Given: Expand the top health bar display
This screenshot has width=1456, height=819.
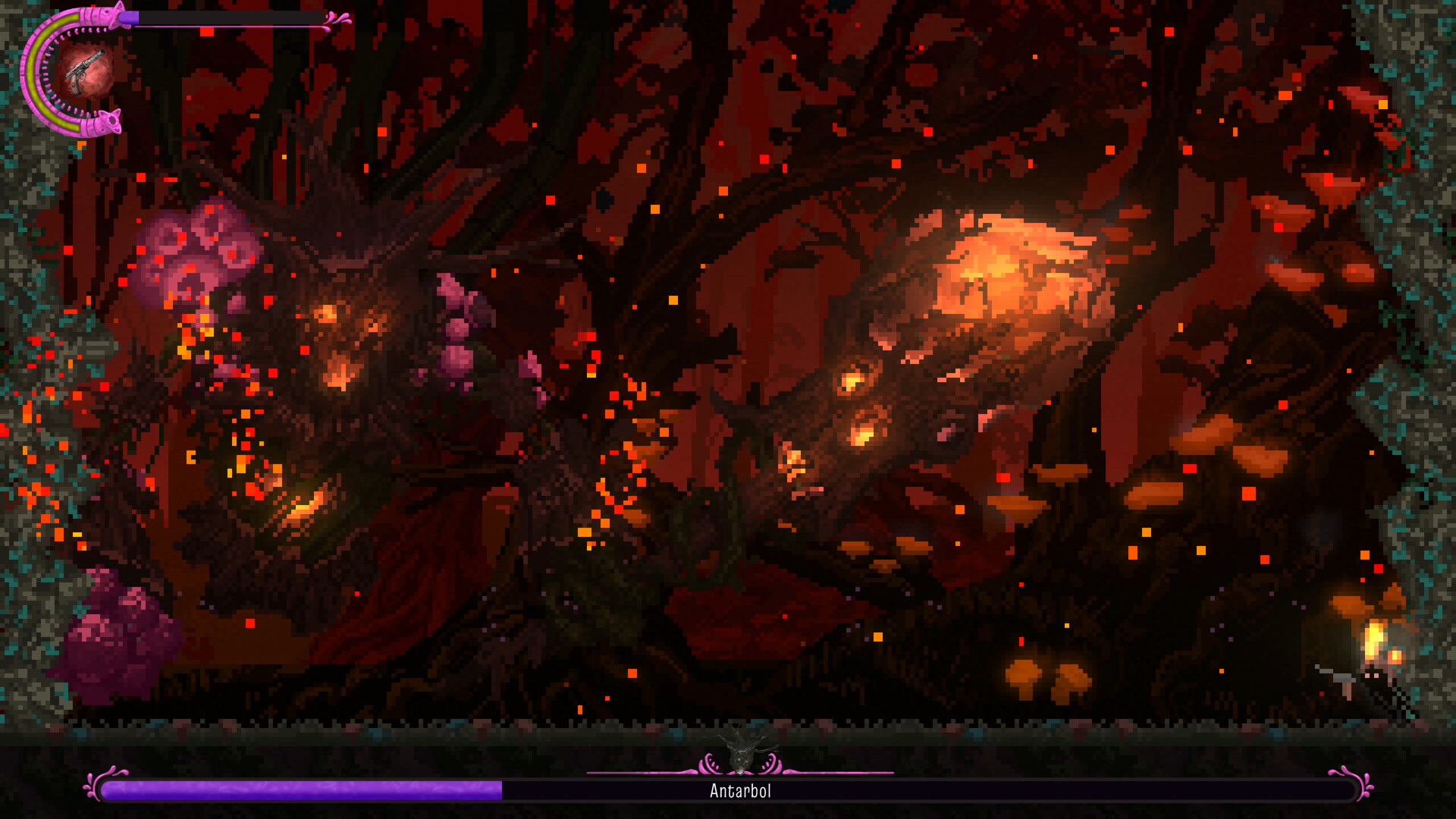Looking at the screenshot, I should point(227,17).
